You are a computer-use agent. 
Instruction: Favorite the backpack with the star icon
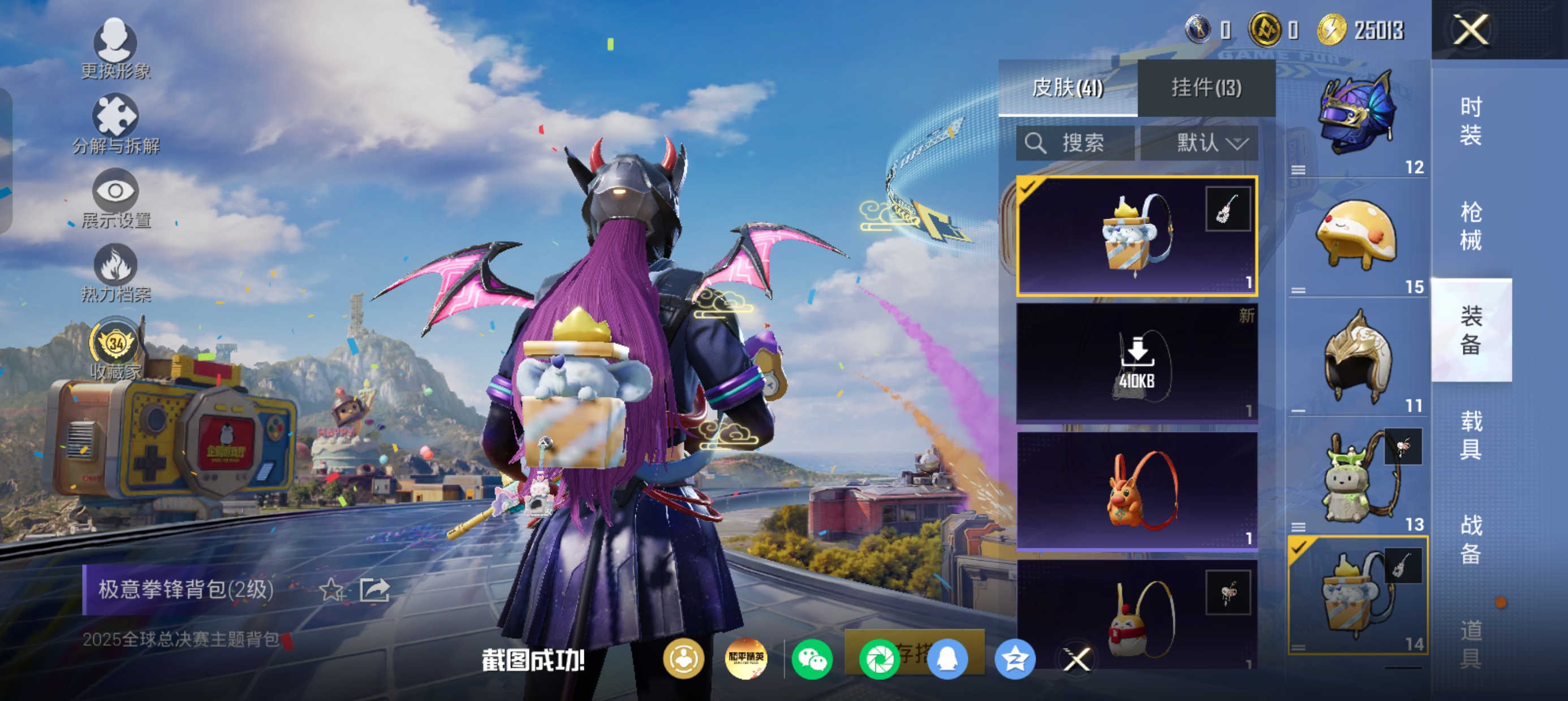331,589
